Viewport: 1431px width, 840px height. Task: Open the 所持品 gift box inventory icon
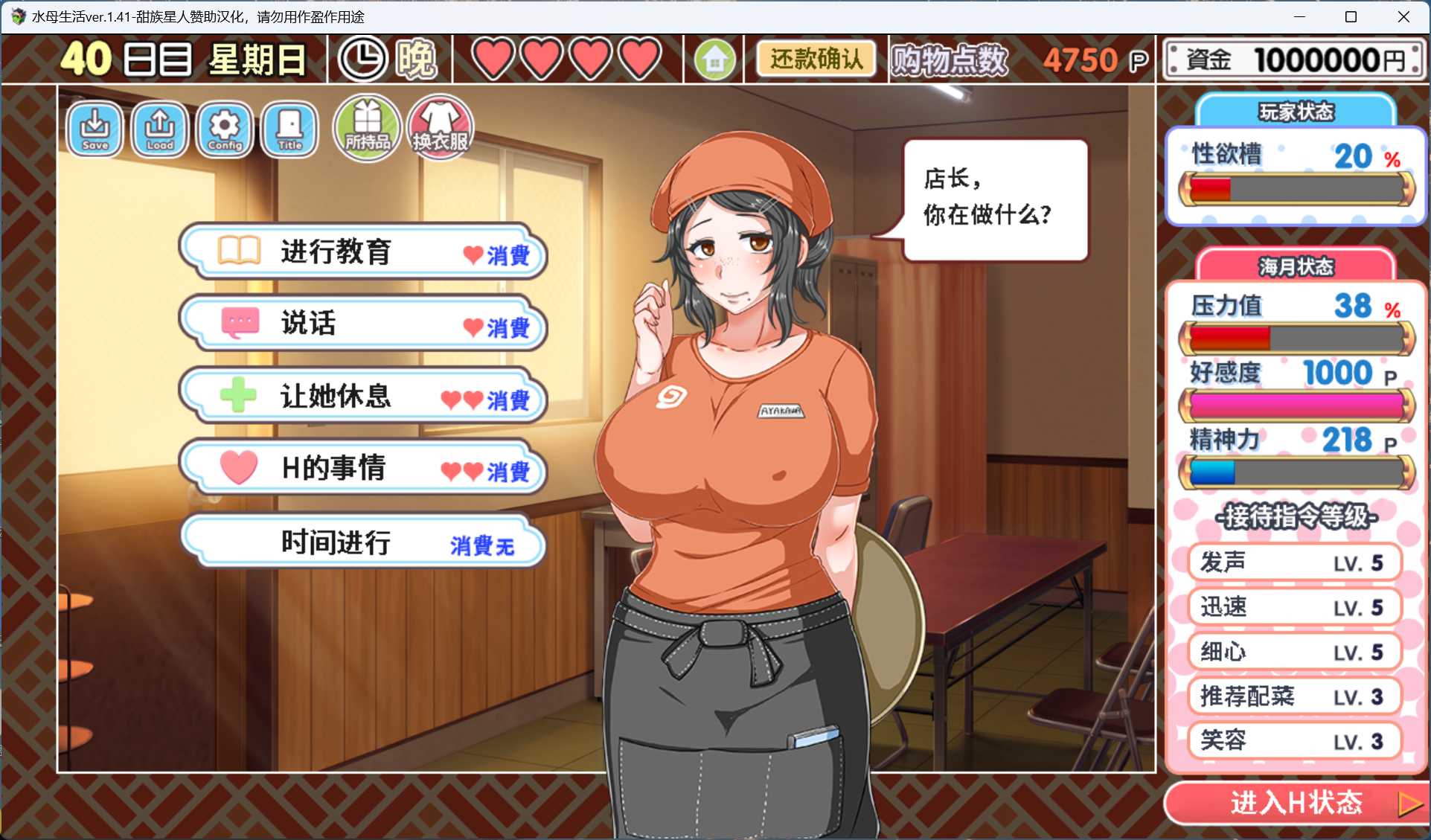click(366, 126)
